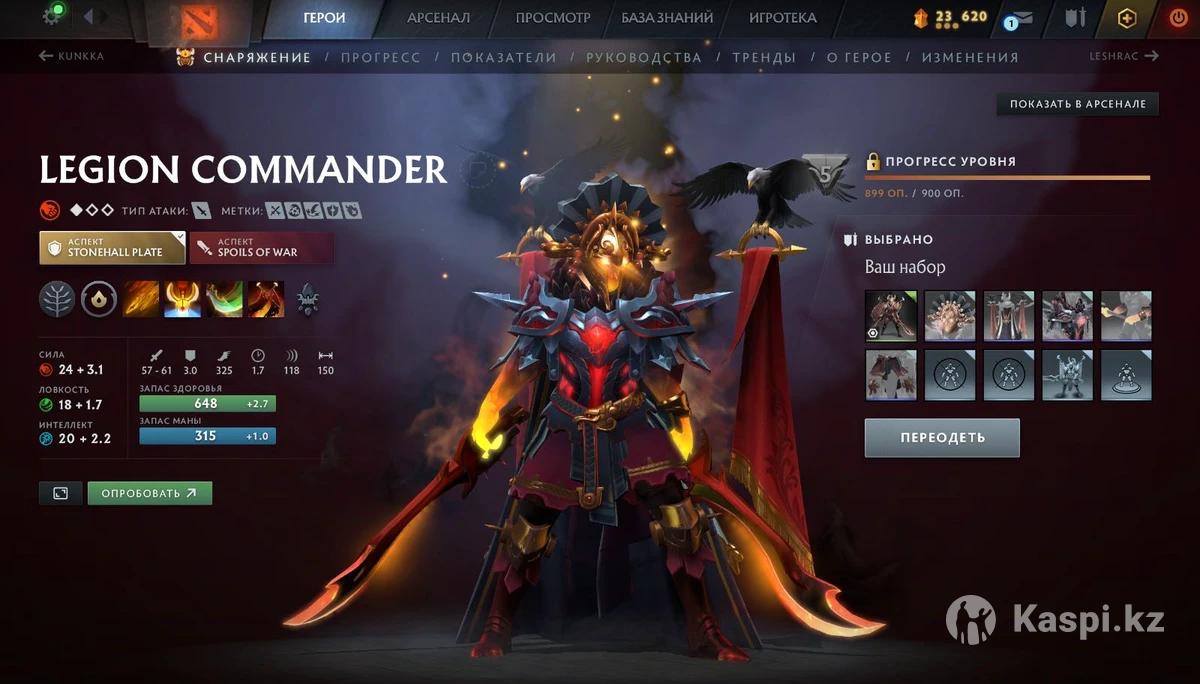
Task: Choose the Spoils of War aspect
Action: click(x=261, y=248)
